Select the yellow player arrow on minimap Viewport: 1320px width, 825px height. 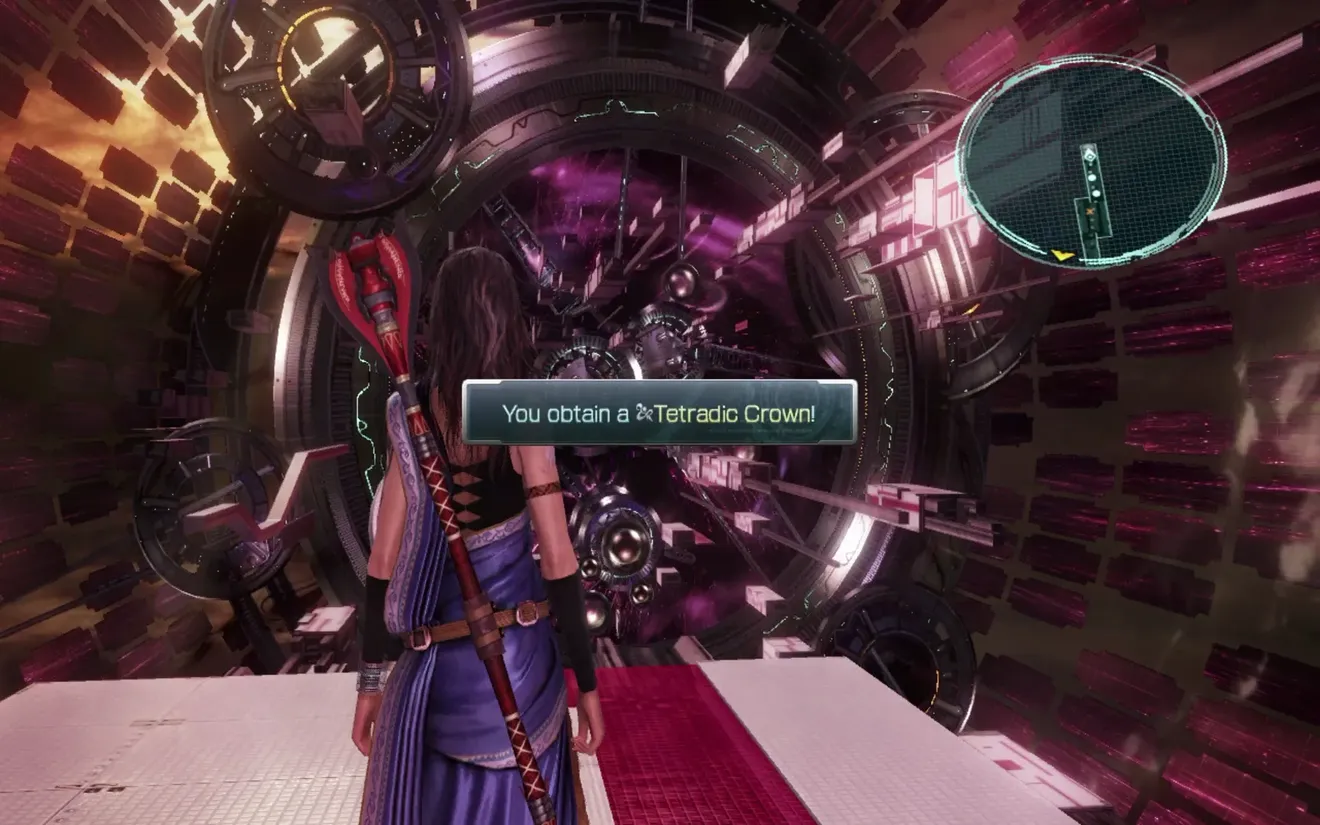[1063, 256]
